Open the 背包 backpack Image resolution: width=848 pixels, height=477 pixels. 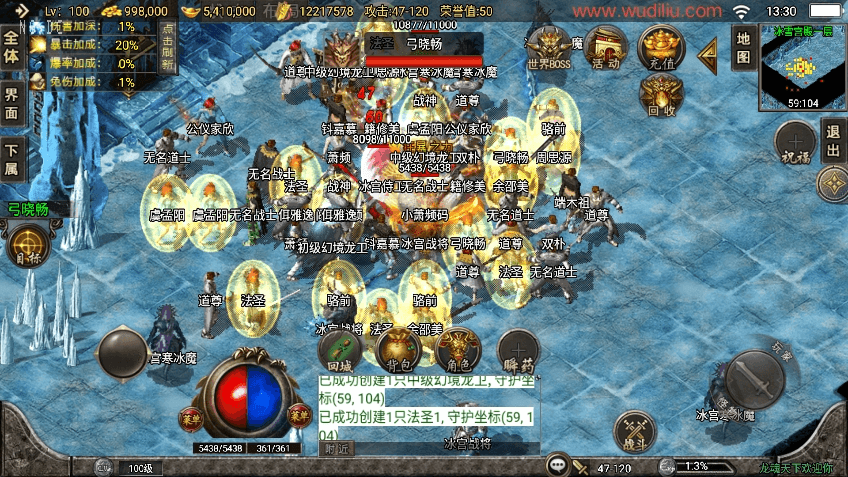399,350
